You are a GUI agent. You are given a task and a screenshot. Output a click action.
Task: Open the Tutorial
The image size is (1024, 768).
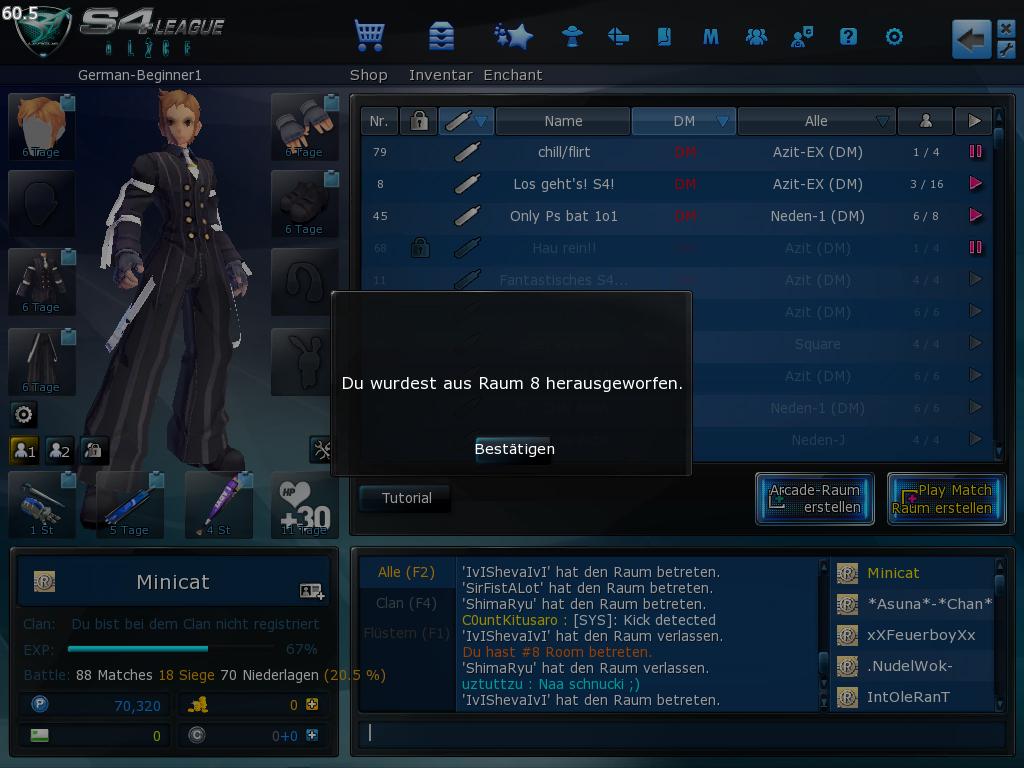coord(406,498)
